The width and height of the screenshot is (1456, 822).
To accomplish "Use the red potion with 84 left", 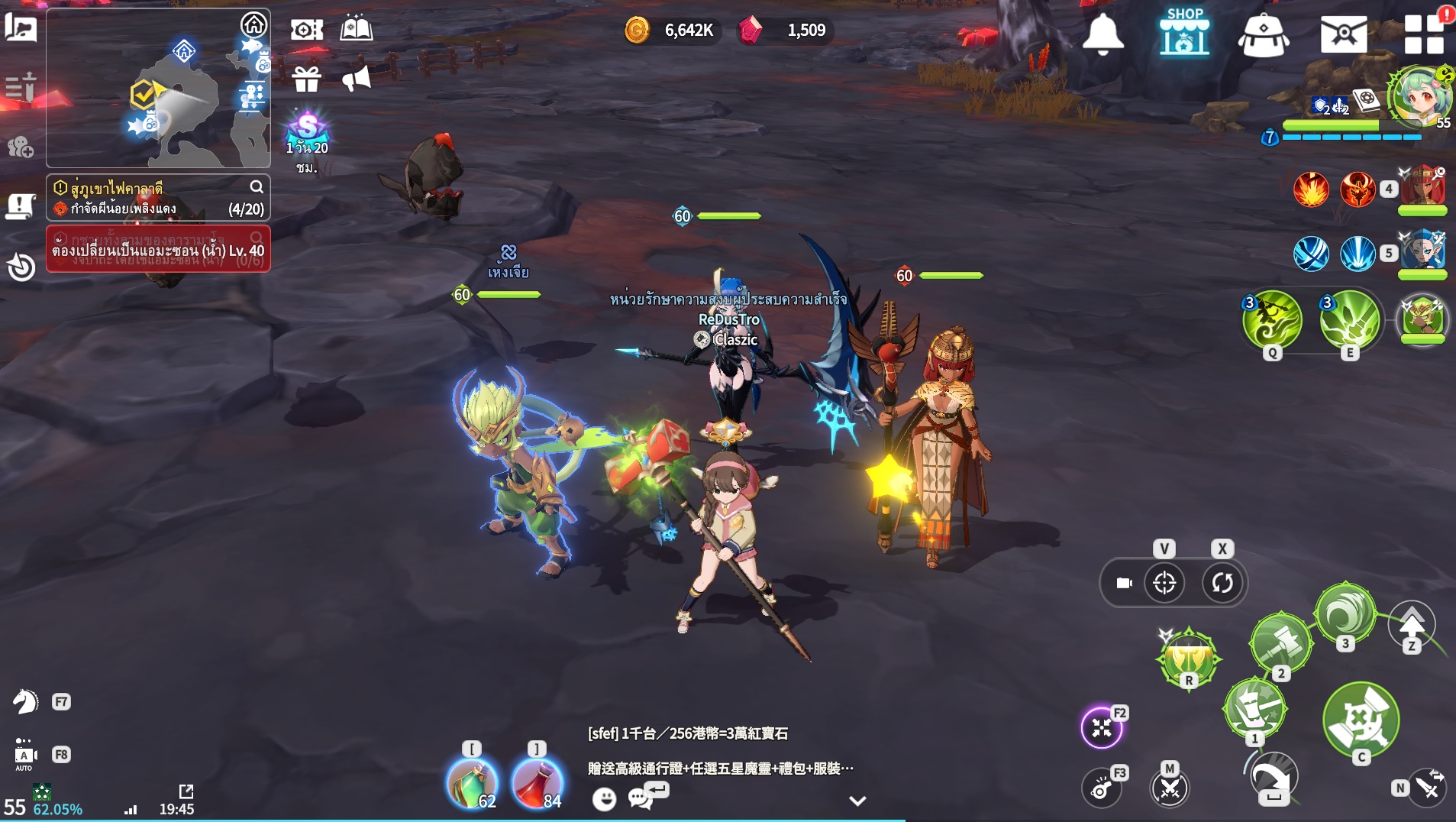I will coord(537,784).
